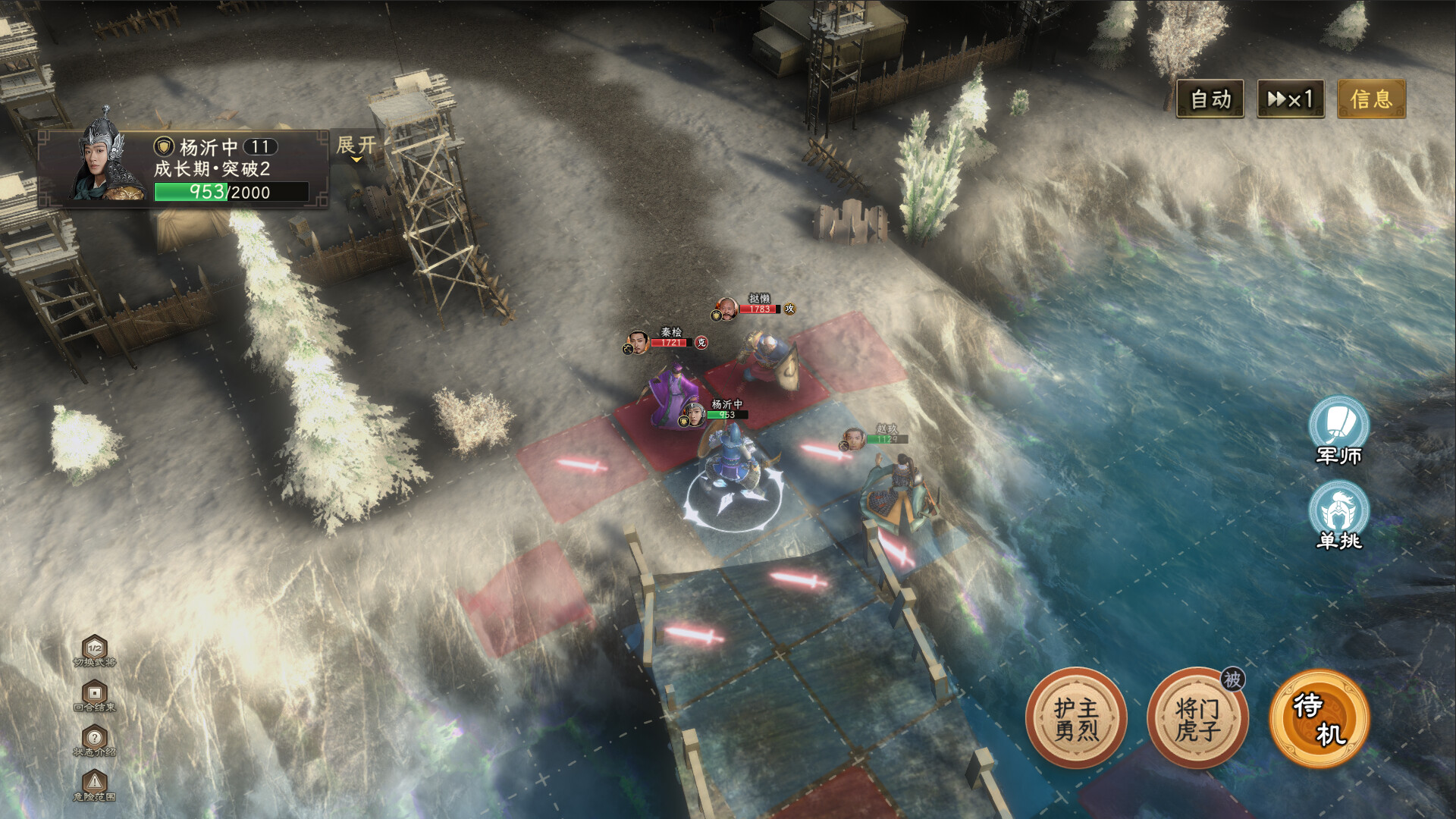The width and height of the screenshot is (1456, 819).
Task: Click 杨沂中's portrait in the status panel
Action: coord(110,161)
